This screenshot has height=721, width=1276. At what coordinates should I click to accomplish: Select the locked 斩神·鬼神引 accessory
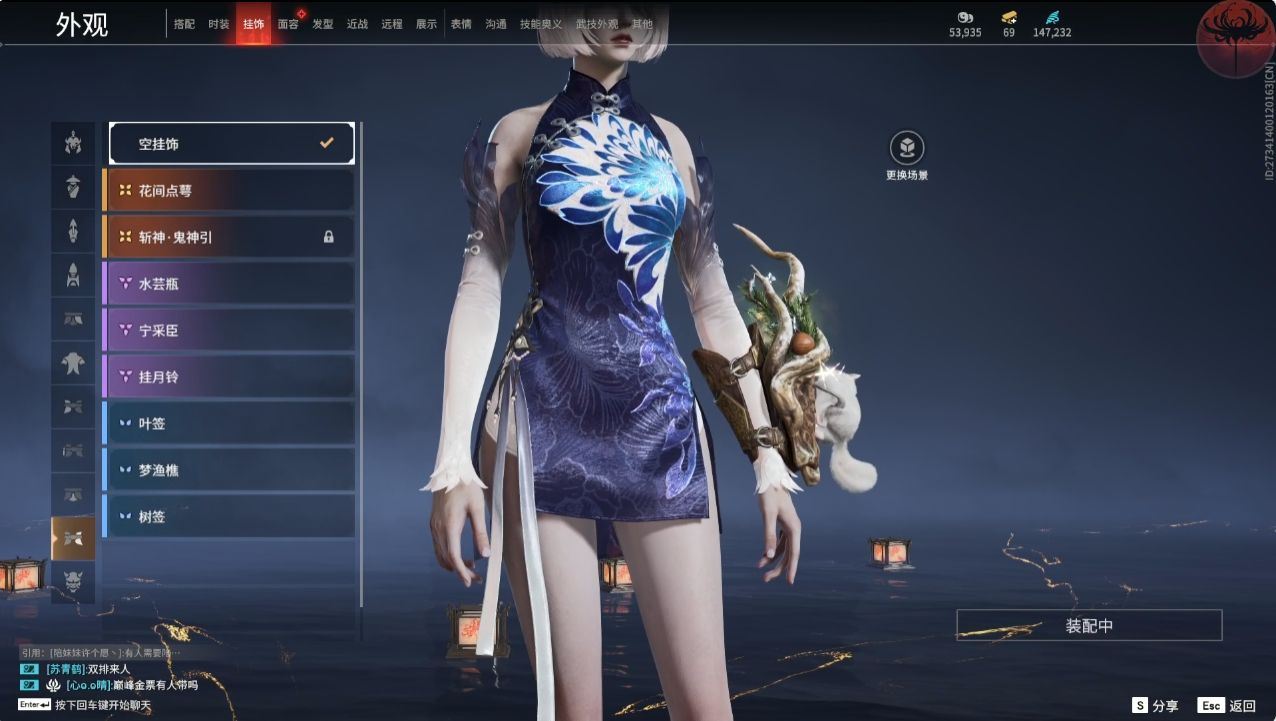229,237
